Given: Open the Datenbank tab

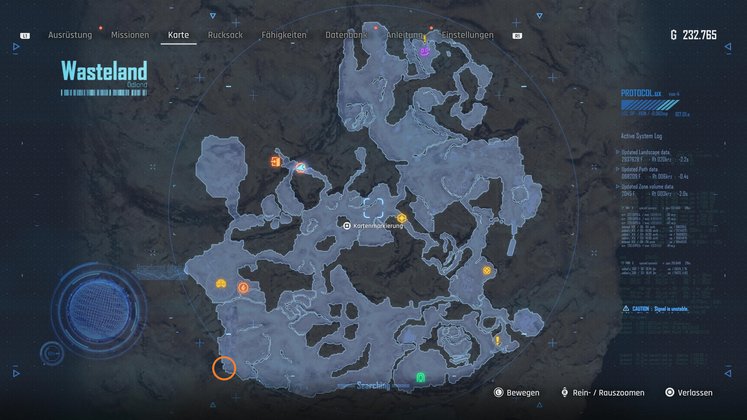Looking at the screenshot, I should click(345, 35).
